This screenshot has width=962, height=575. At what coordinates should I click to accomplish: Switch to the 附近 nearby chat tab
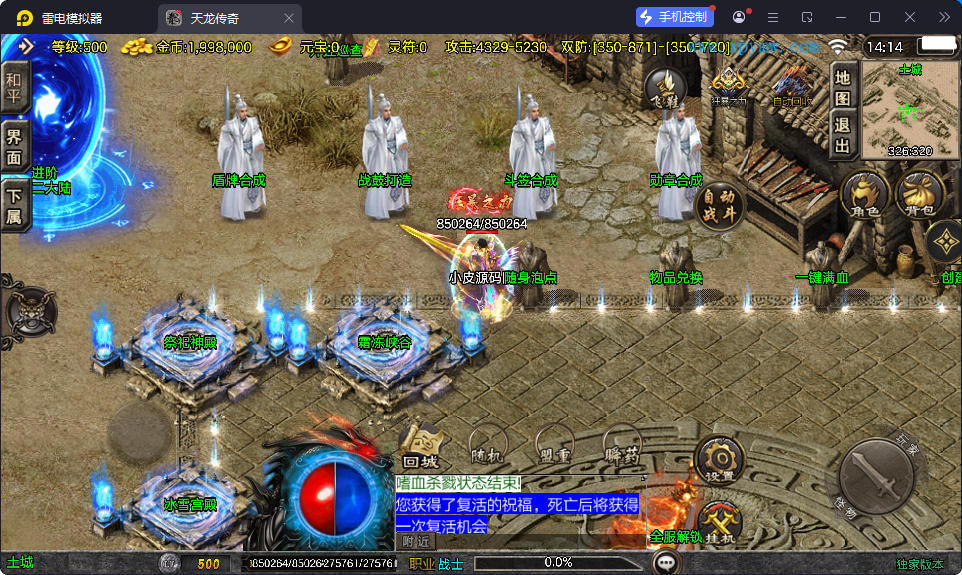(x=416, y=541)
